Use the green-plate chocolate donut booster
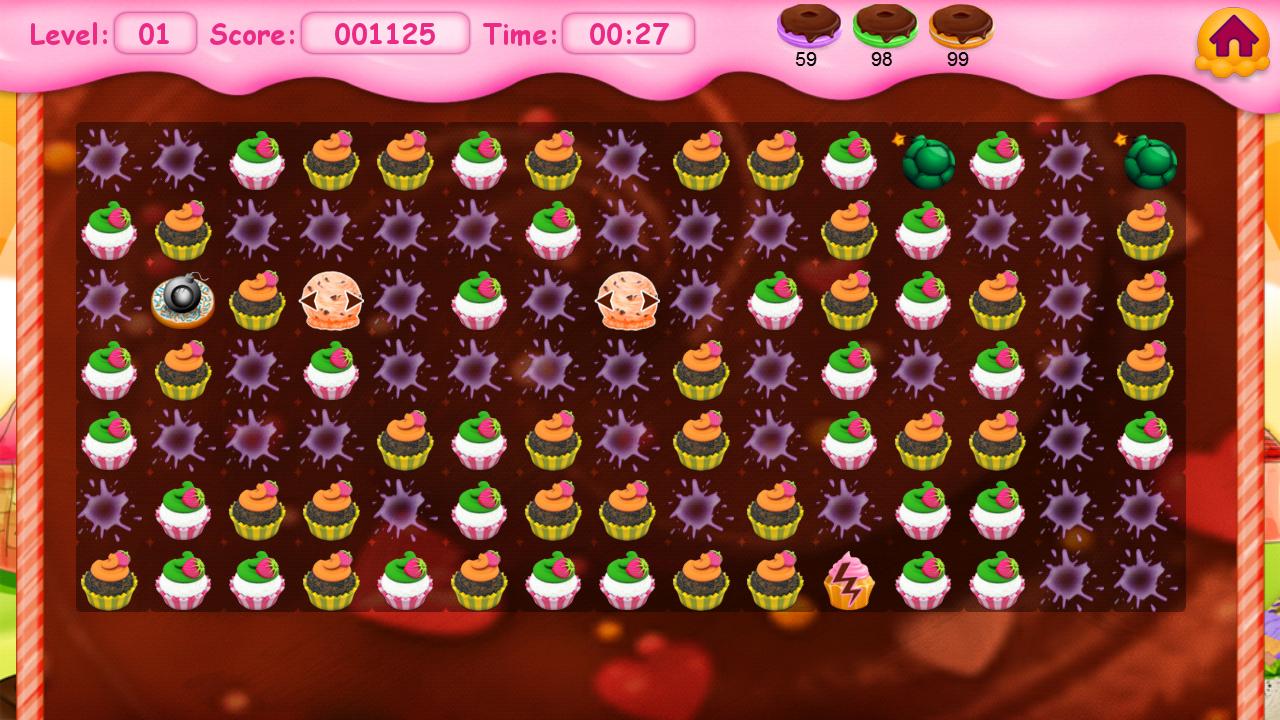This screenshot has height=720, width=1280. click(884, 26)
